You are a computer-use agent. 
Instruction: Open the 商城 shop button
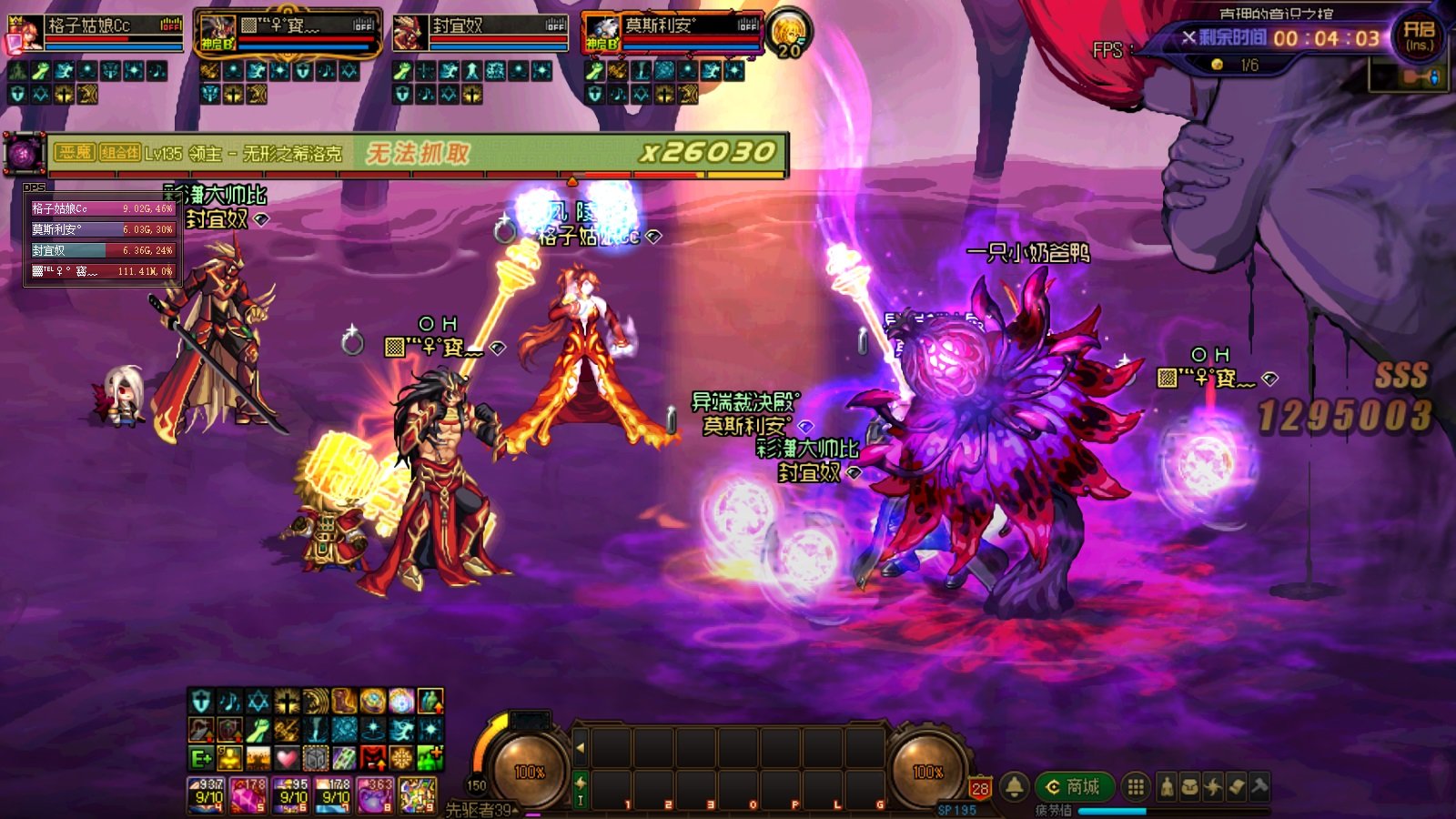pyautogui.click(x=1076, y=786)
